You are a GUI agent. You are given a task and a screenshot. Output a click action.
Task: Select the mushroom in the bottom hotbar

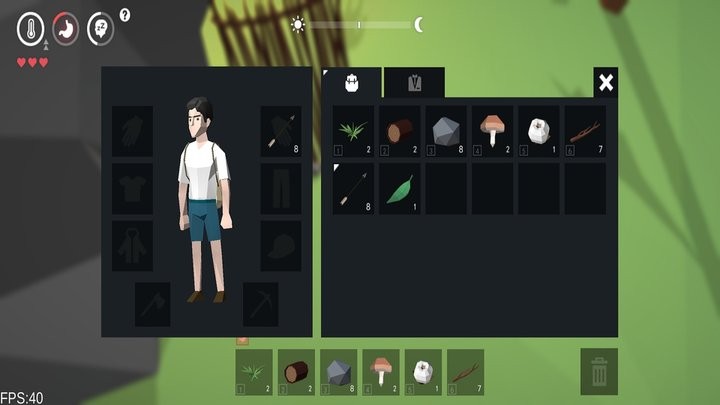coord(381,371)
